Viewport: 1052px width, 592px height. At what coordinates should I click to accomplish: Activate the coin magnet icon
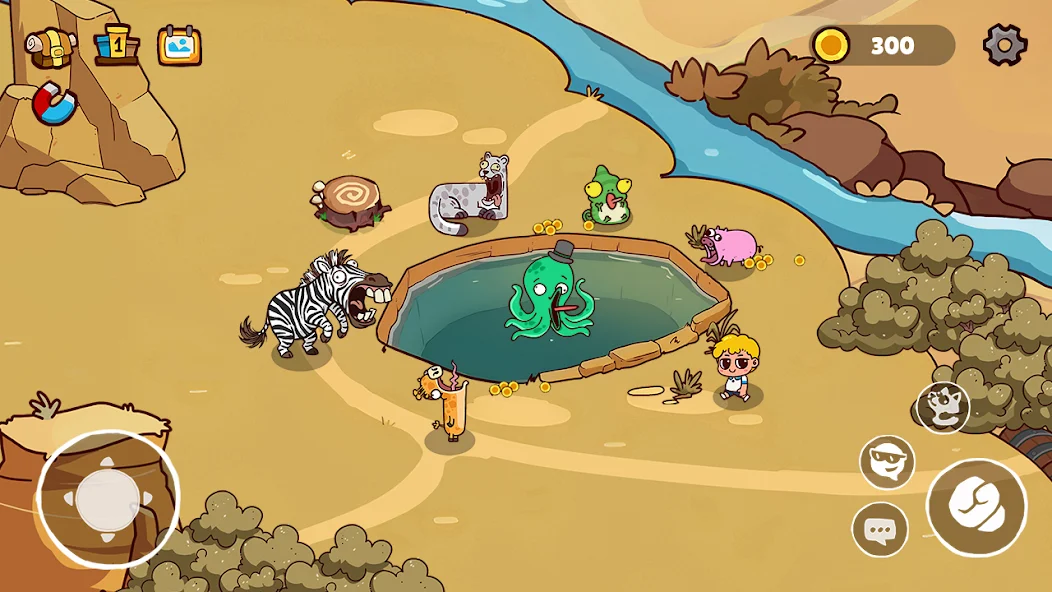pos(54,105)
